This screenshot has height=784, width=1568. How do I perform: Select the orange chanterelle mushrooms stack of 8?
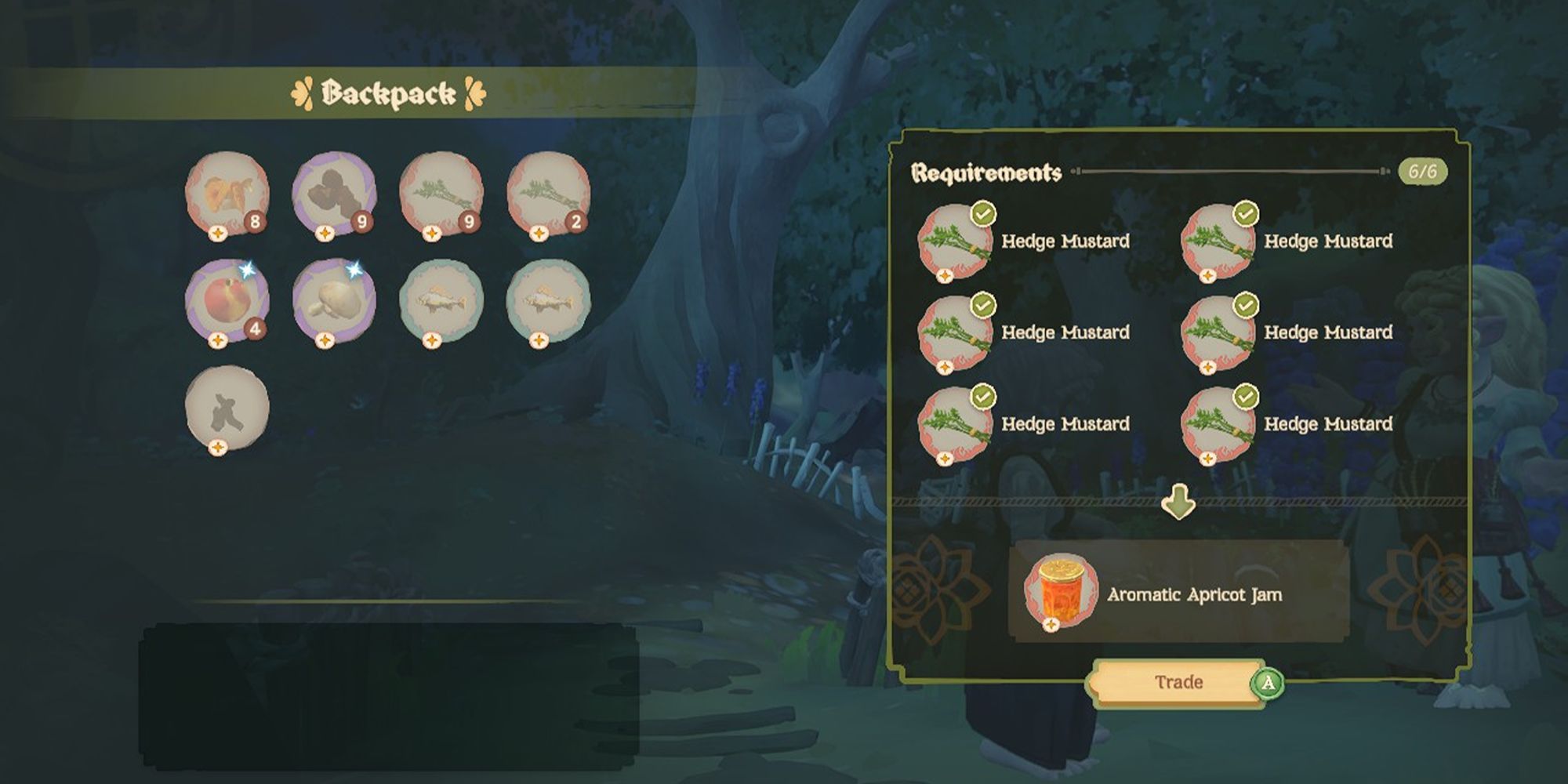(227, 194)
